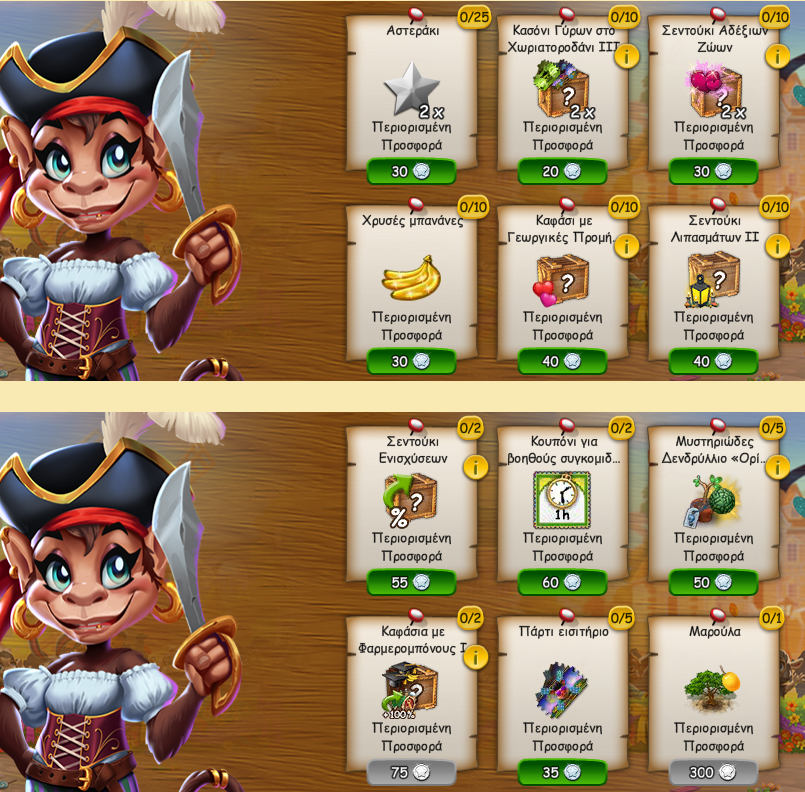Buy Σεντούκι Αδέξιων Ζώων for 30
Viewport: 805px width, 792px height.
(713, 172)
